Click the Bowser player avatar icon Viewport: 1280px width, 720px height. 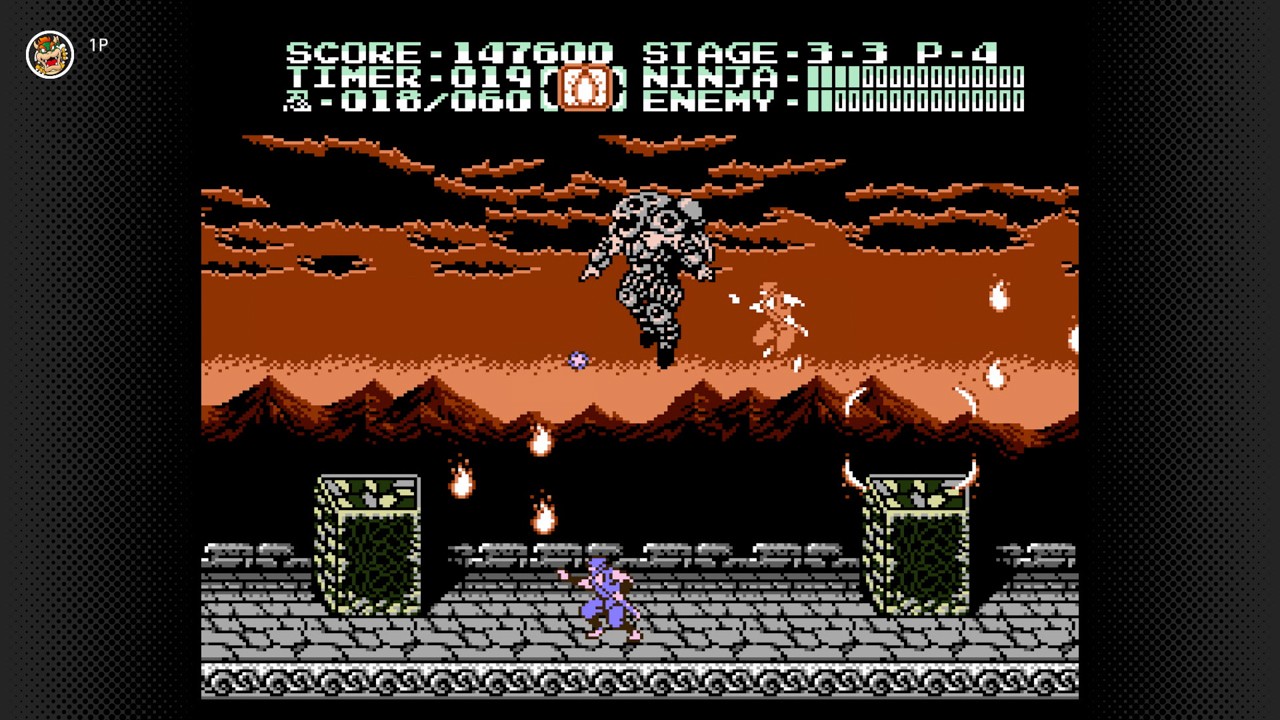point(49,56)
